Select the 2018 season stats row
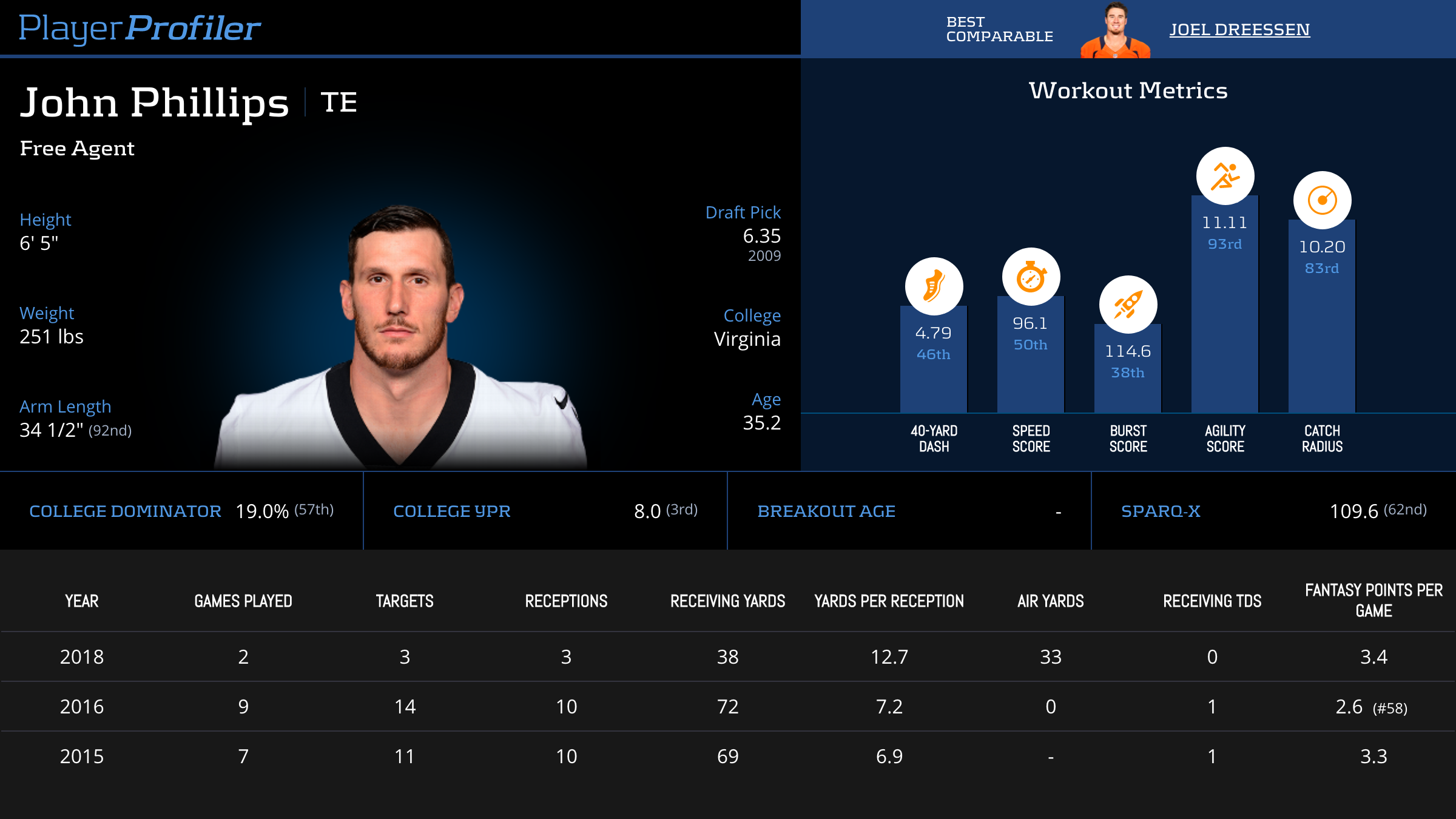The height and width of the screenshot is (819, 1456). click(x=728, y=657)
